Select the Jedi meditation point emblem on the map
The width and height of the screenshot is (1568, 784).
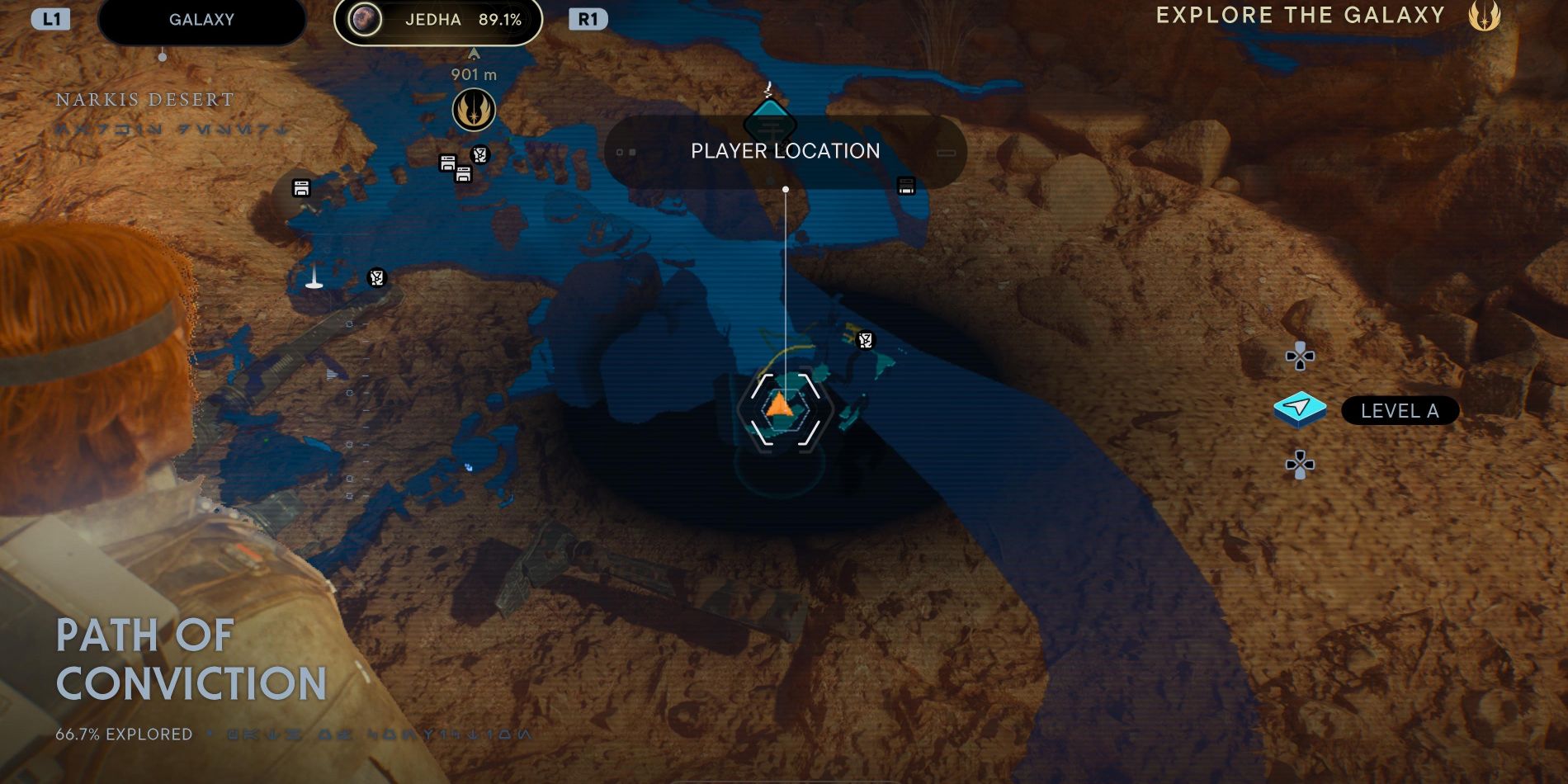coord(475,108)
